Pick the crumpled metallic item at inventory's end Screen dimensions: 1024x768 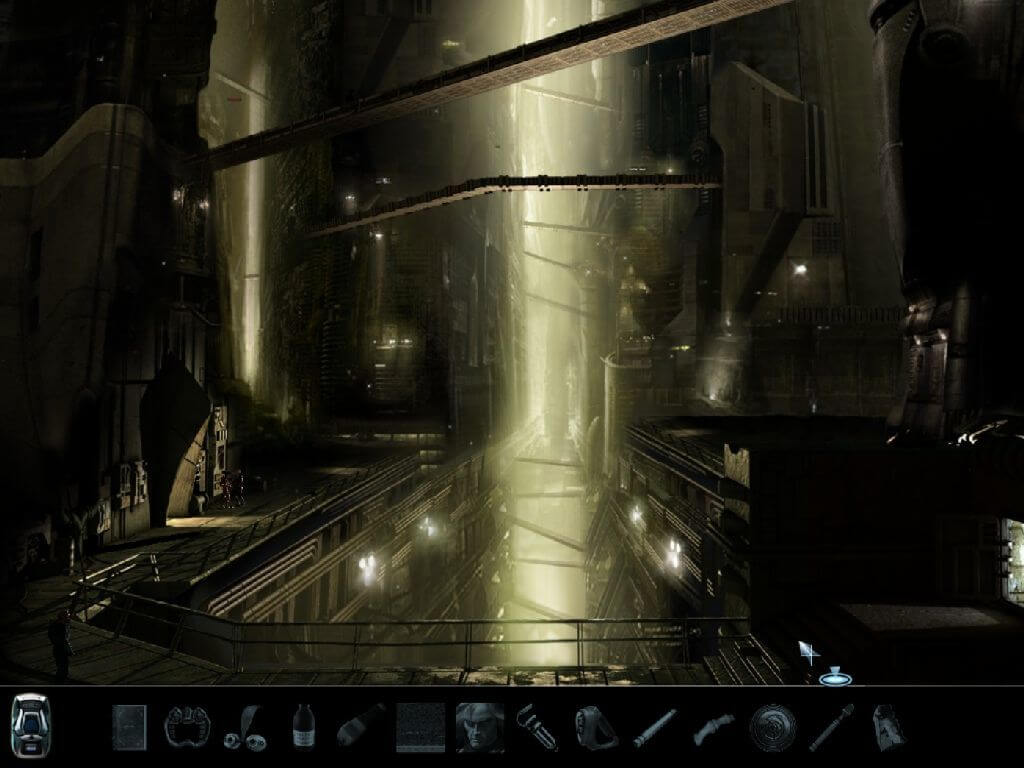pyautogui.click(x=889, y=727)
